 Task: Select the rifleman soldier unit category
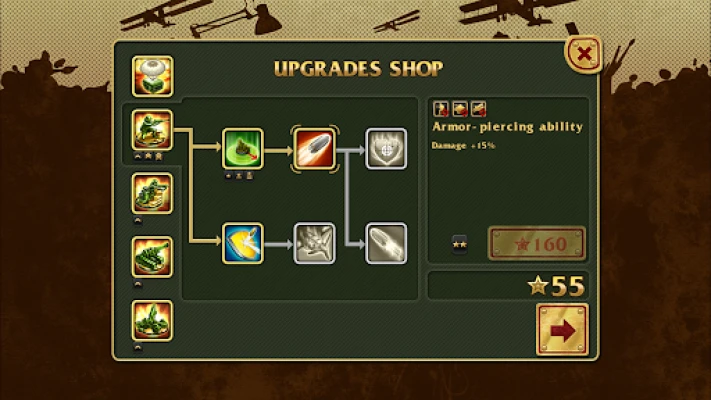[152, 130]
